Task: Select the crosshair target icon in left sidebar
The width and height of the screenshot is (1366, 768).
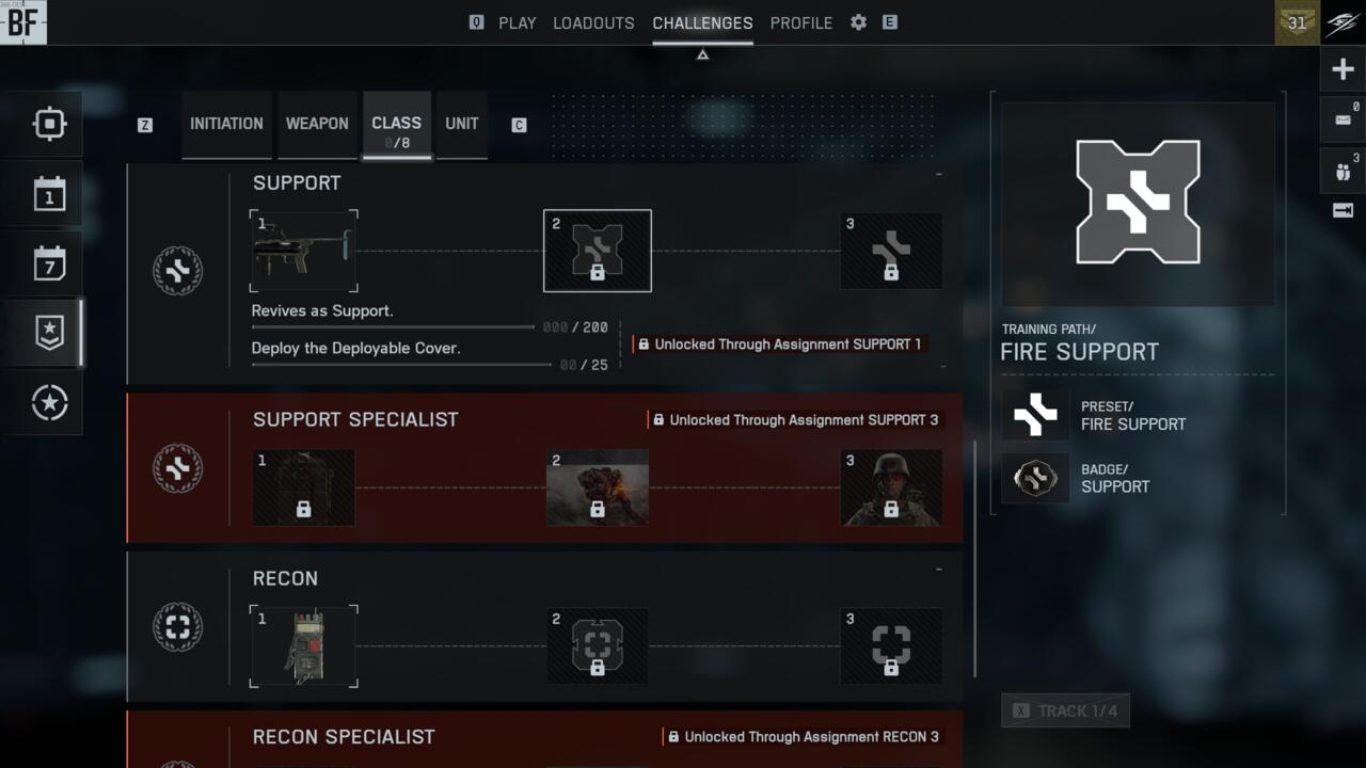Action: tap(49, 124)
